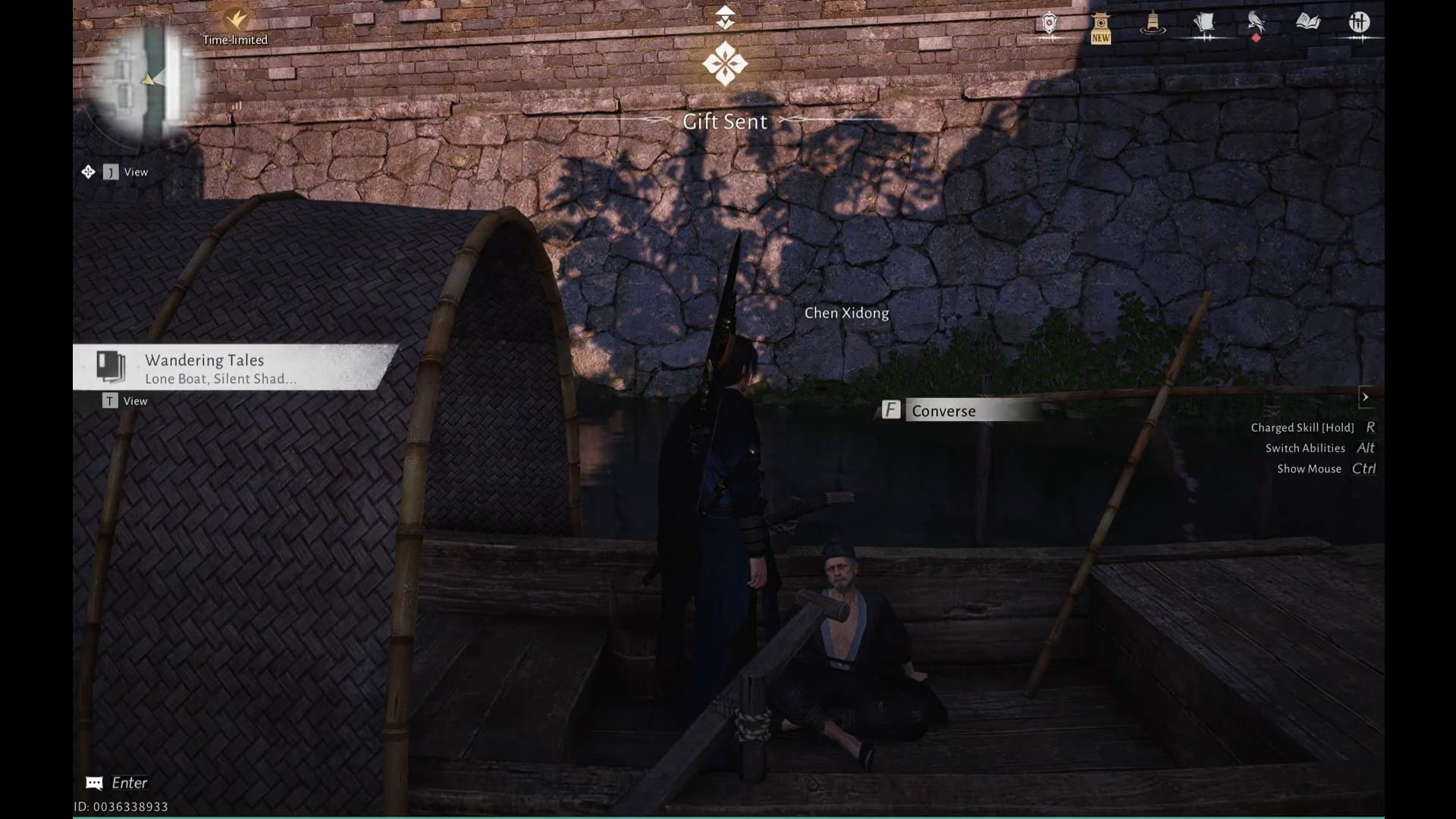Open the stacked papers icon
This screenshot has width=1456, height=819.
(x=1204, y=24)
